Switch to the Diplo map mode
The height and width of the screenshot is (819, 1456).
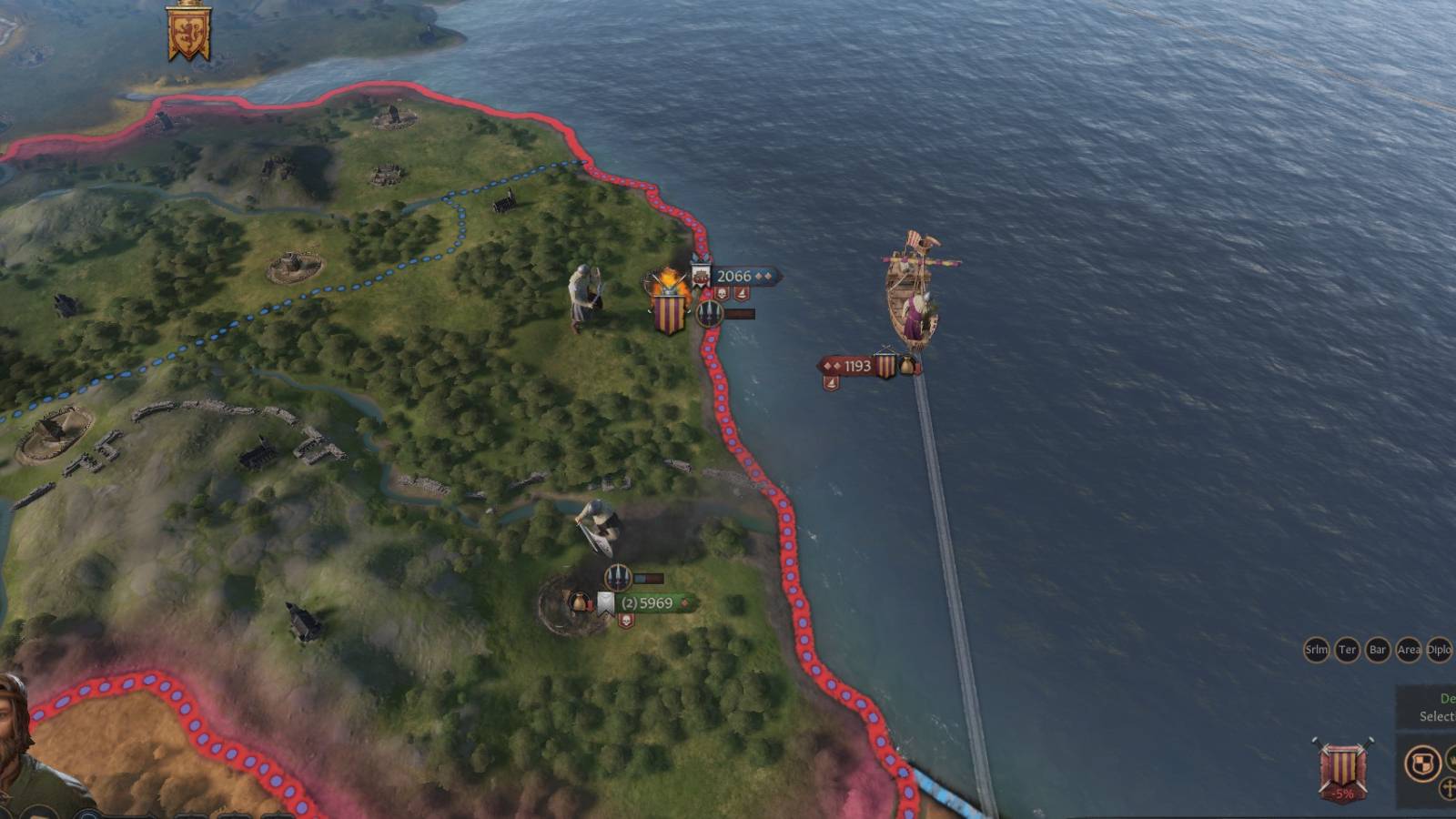(1436, 651)
